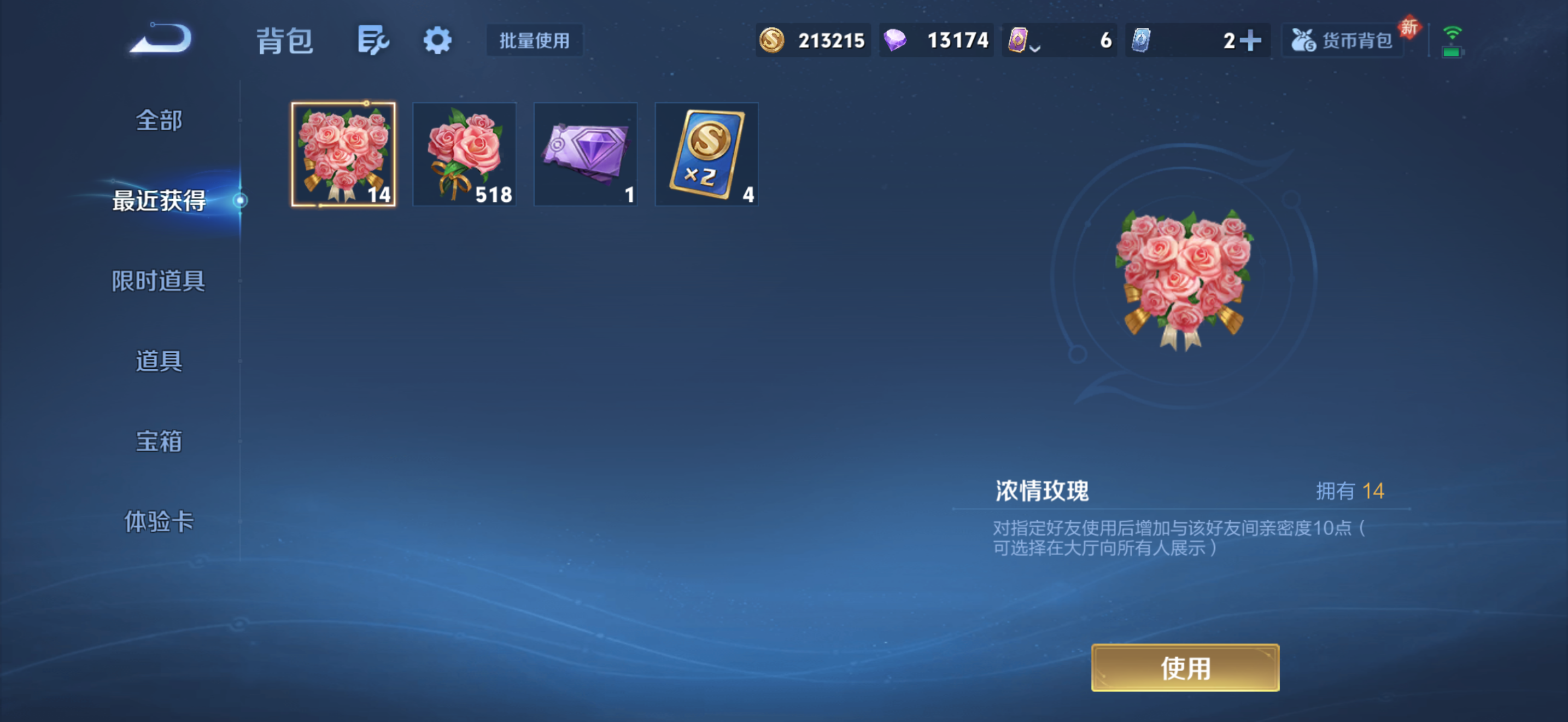
Task: Select the rose bouquet item with 518 count
Action: click(464, 155)
